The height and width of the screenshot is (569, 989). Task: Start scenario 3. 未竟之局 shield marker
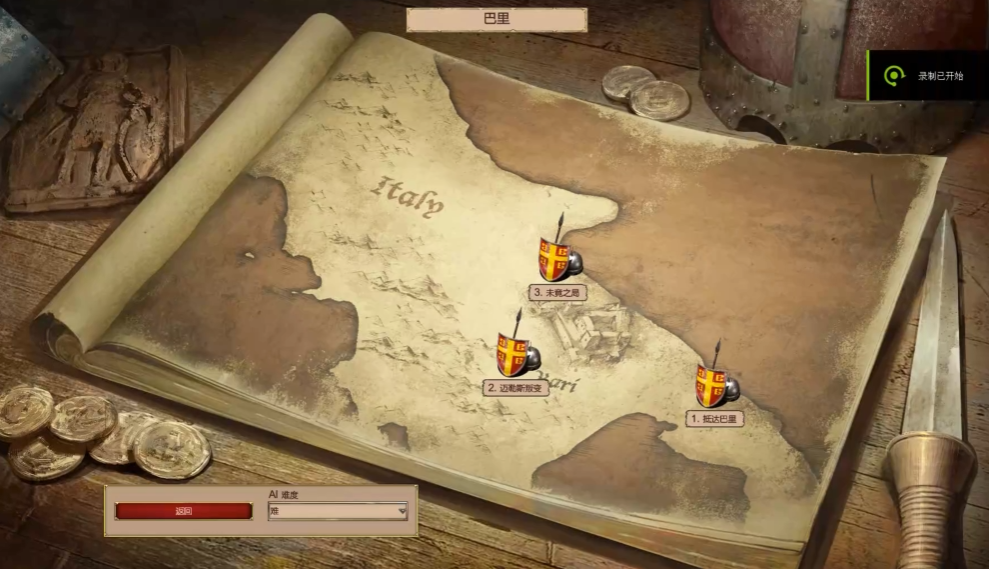pyautogui.click(x=558, y=259)
